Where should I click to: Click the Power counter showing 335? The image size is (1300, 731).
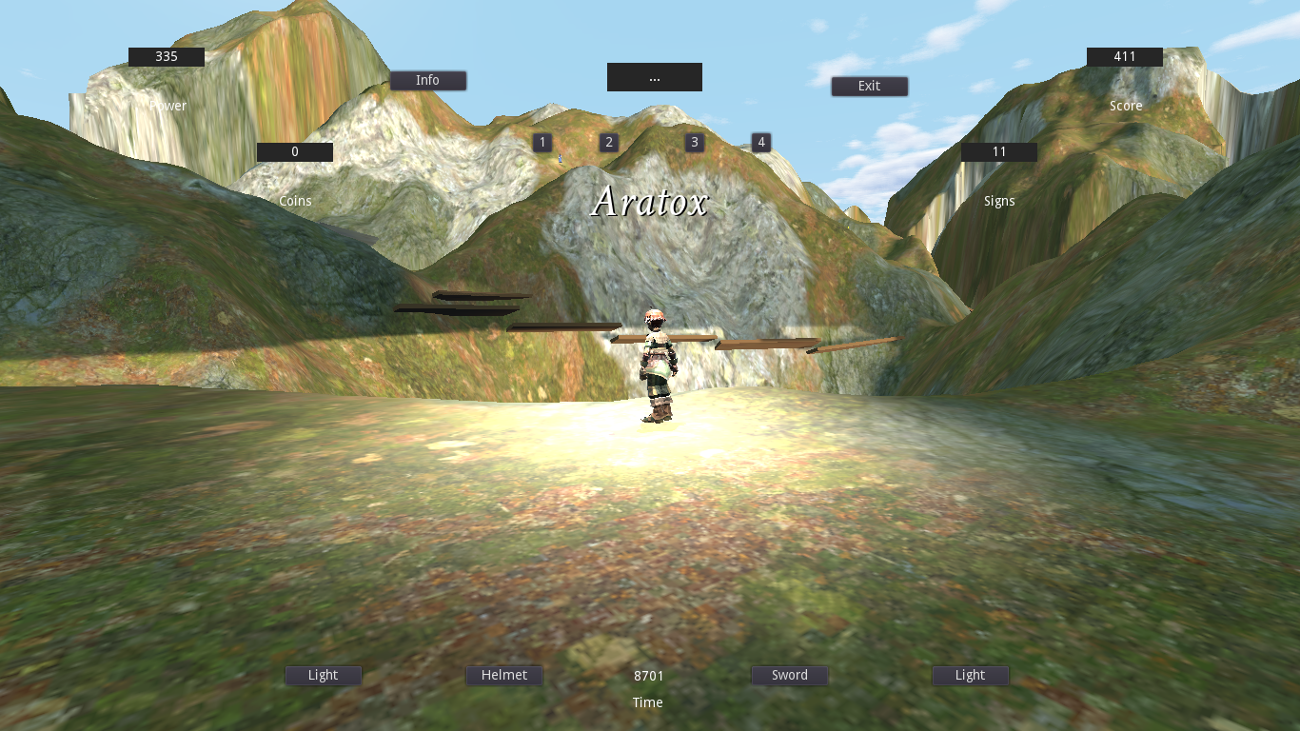pos(165,56)
